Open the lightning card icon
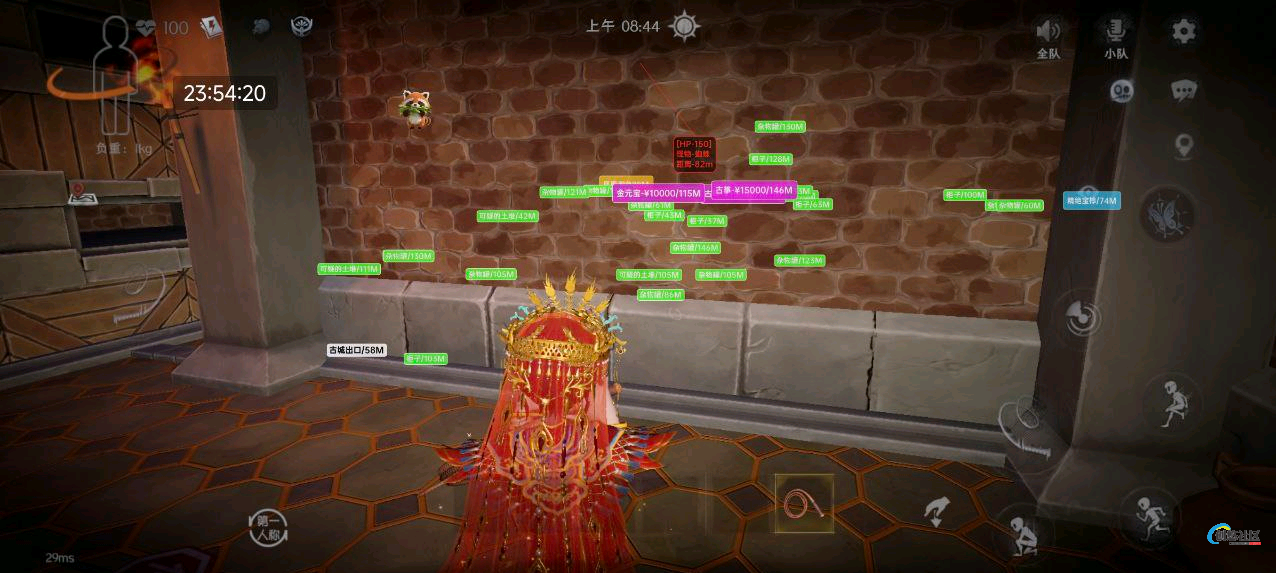The image size is (1276, 573). [211, 27]
